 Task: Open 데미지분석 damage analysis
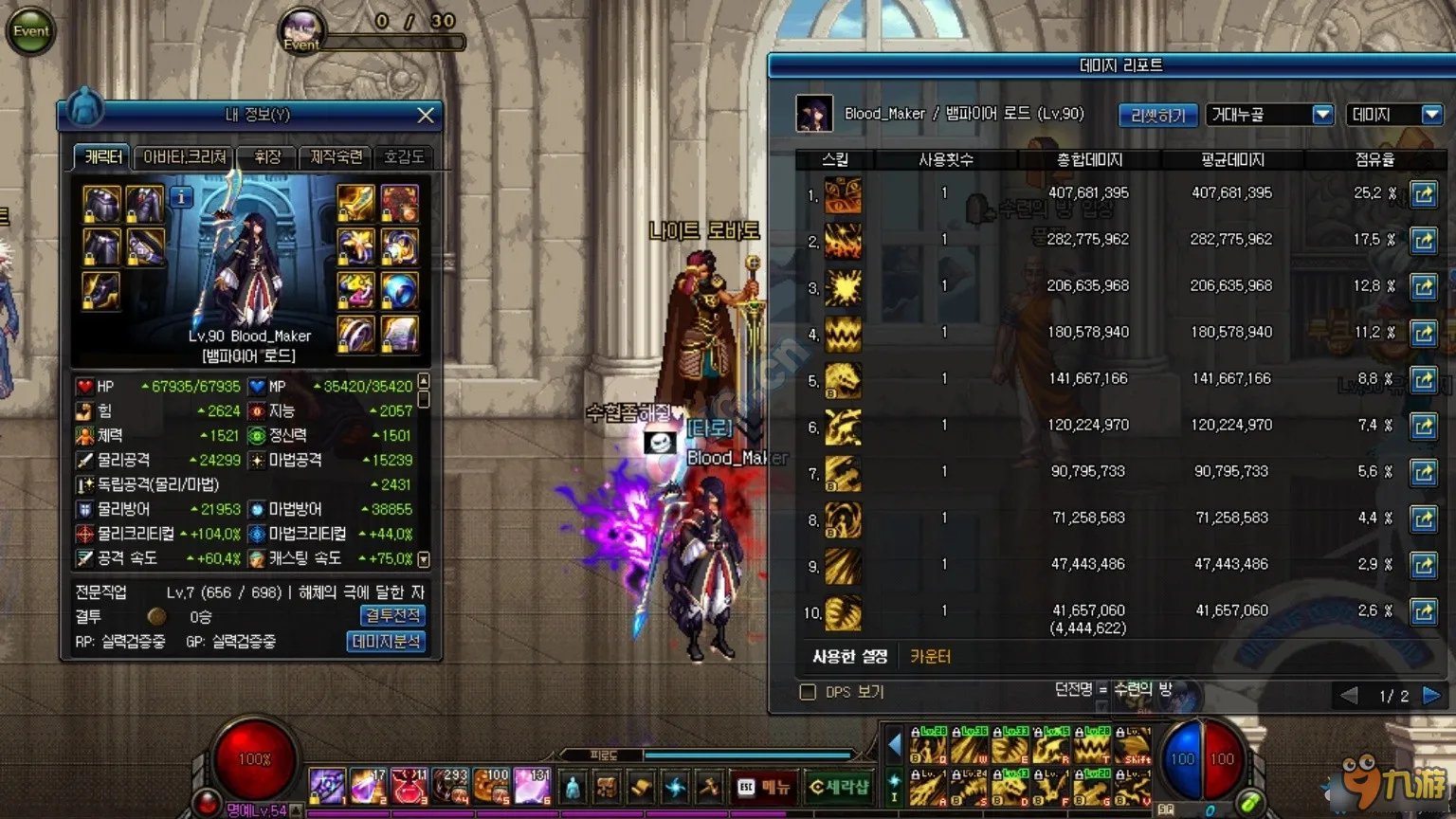(387, 642)
